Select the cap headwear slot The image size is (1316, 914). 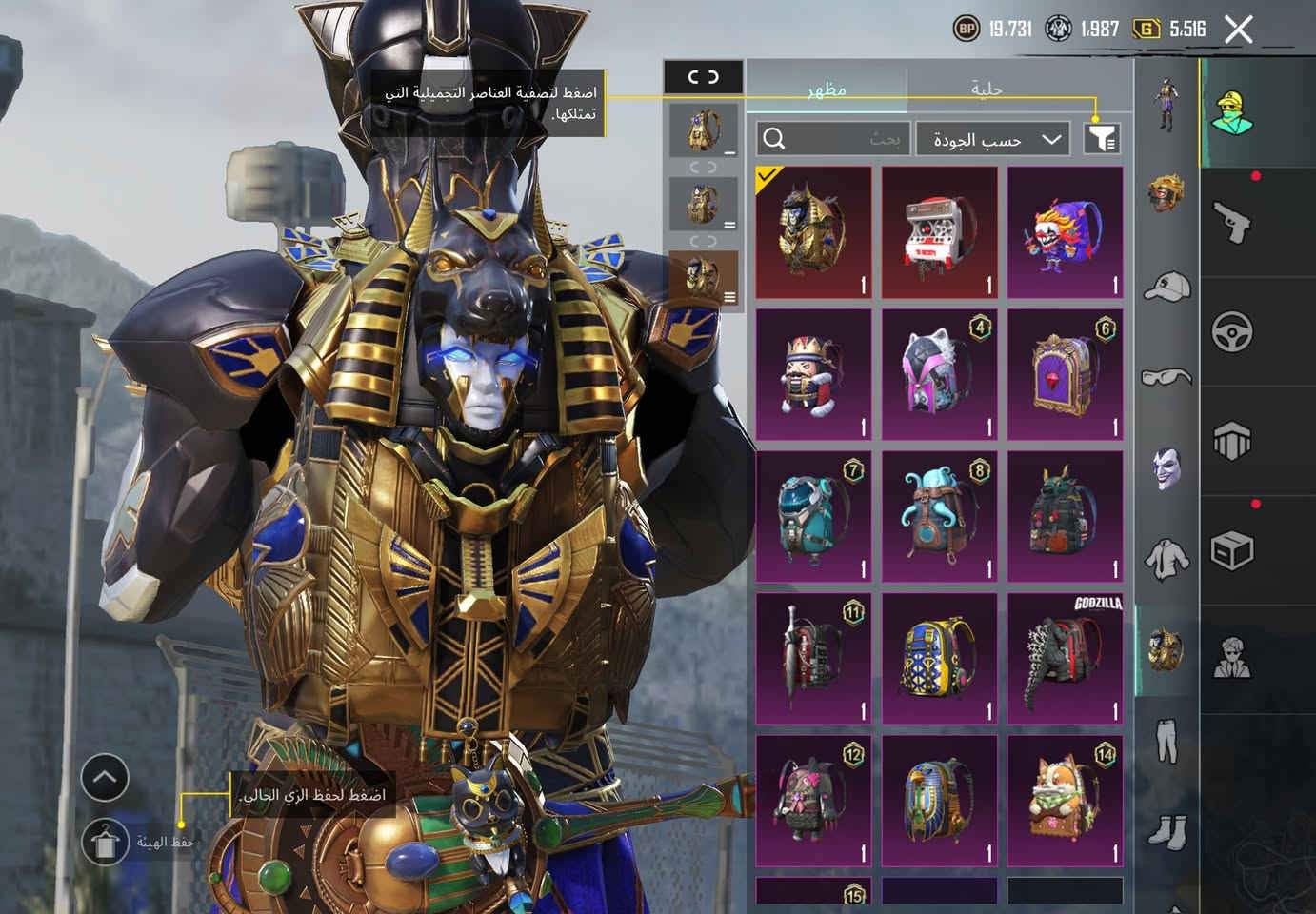click(1166, 286)
